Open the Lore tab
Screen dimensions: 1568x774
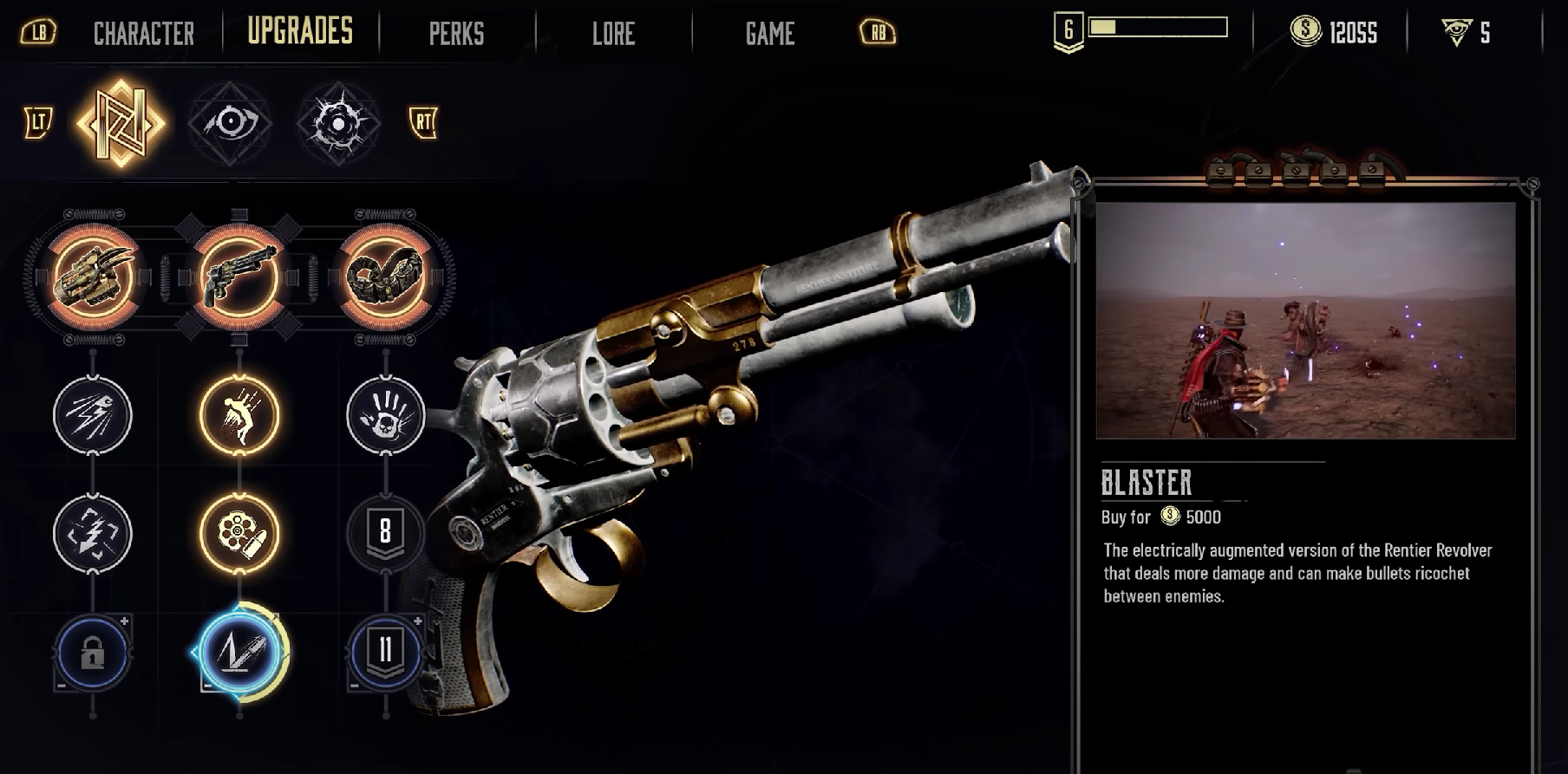pos(613,34)
